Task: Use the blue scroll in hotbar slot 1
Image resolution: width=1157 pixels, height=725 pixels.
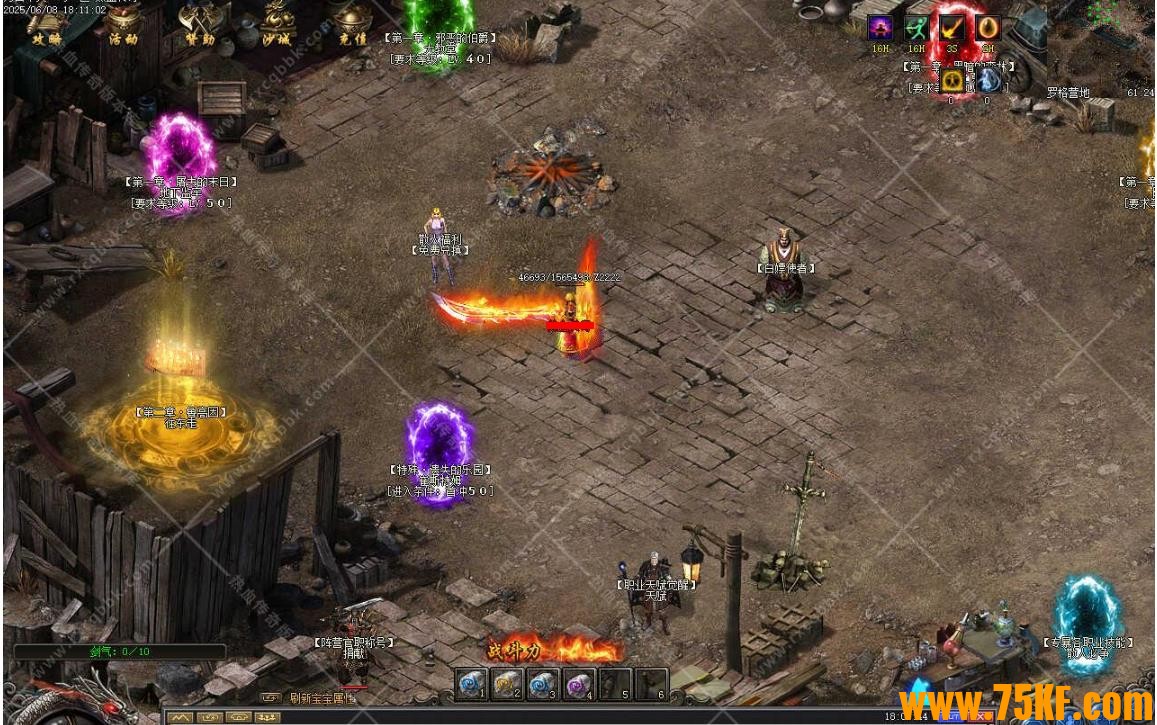Action: (472, 685)
